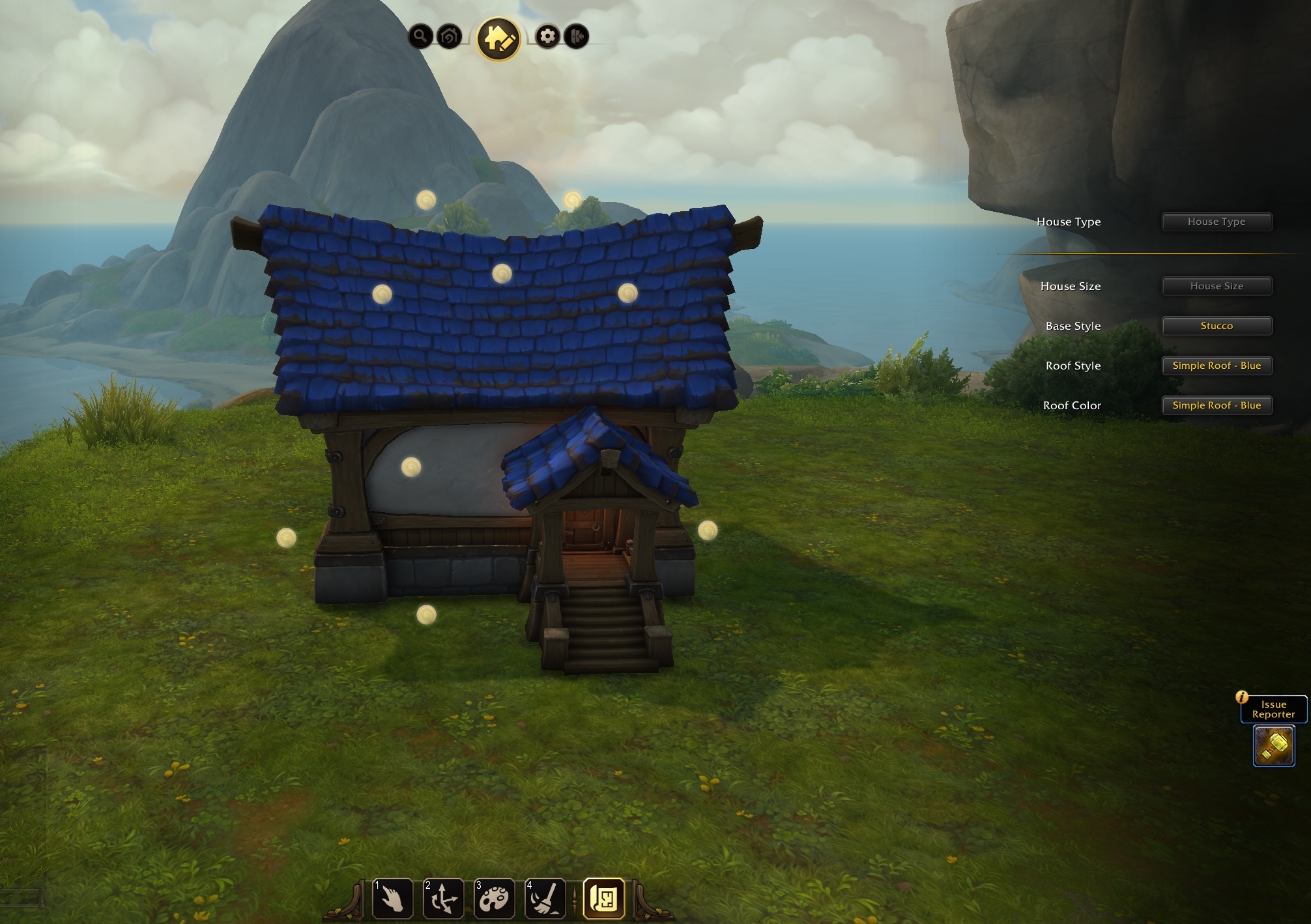Change the Base Style from Stucco

click(x=1216, y=326)
